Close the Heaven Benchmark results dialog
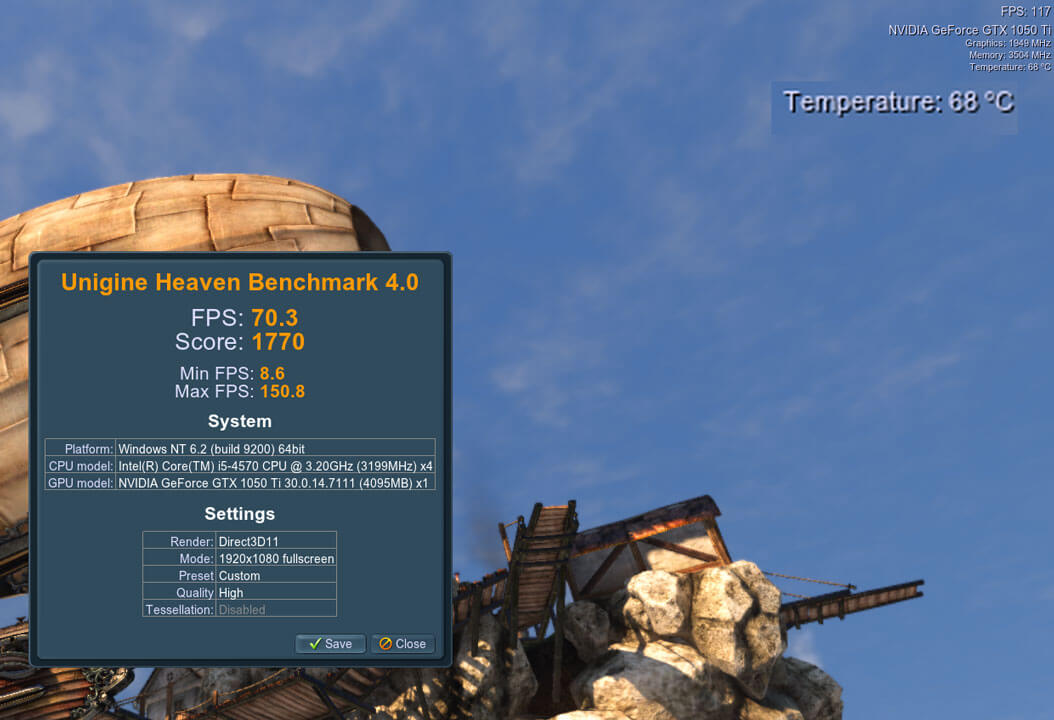This screenshot has height=720, width=1054. (402, 644)
